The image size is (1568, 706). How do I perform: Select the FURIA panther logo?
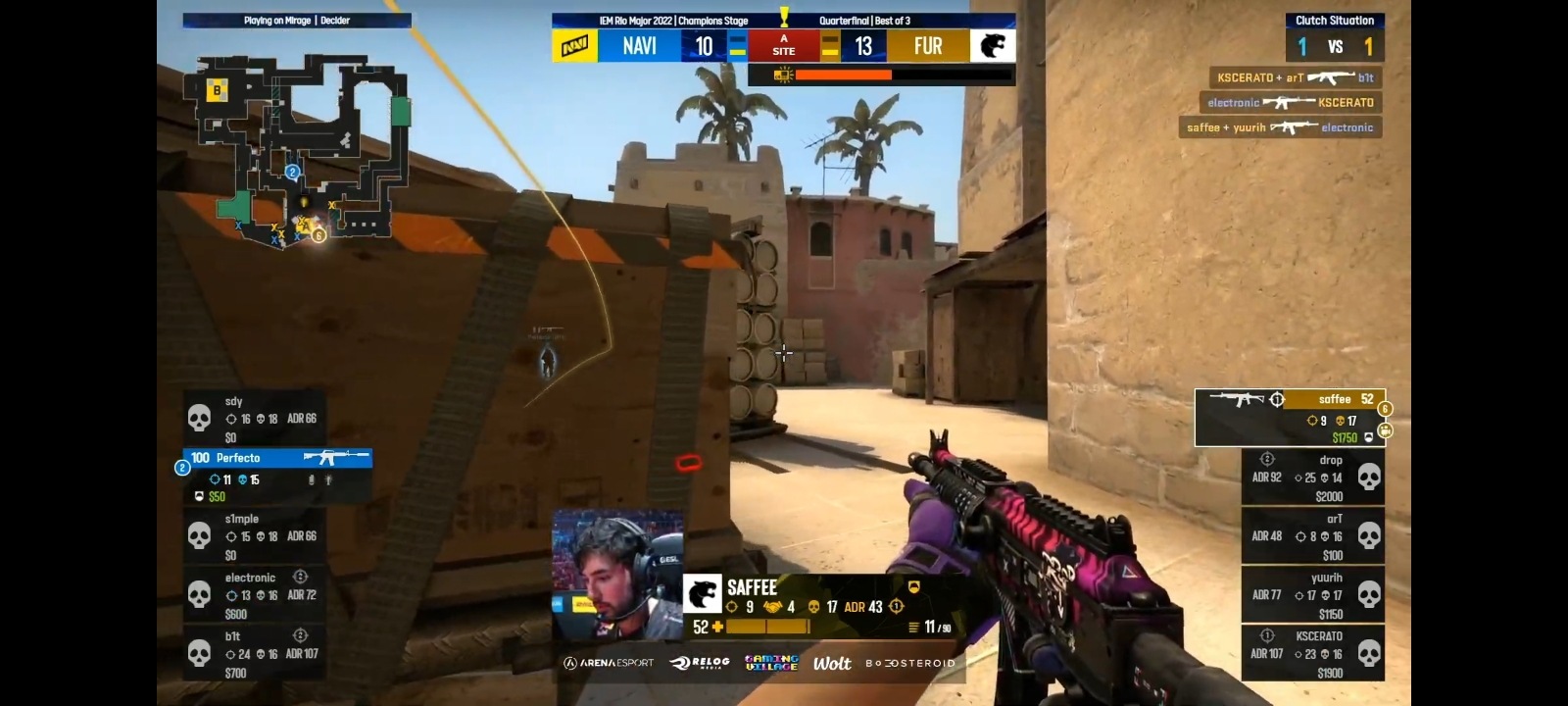pos(993,45)
